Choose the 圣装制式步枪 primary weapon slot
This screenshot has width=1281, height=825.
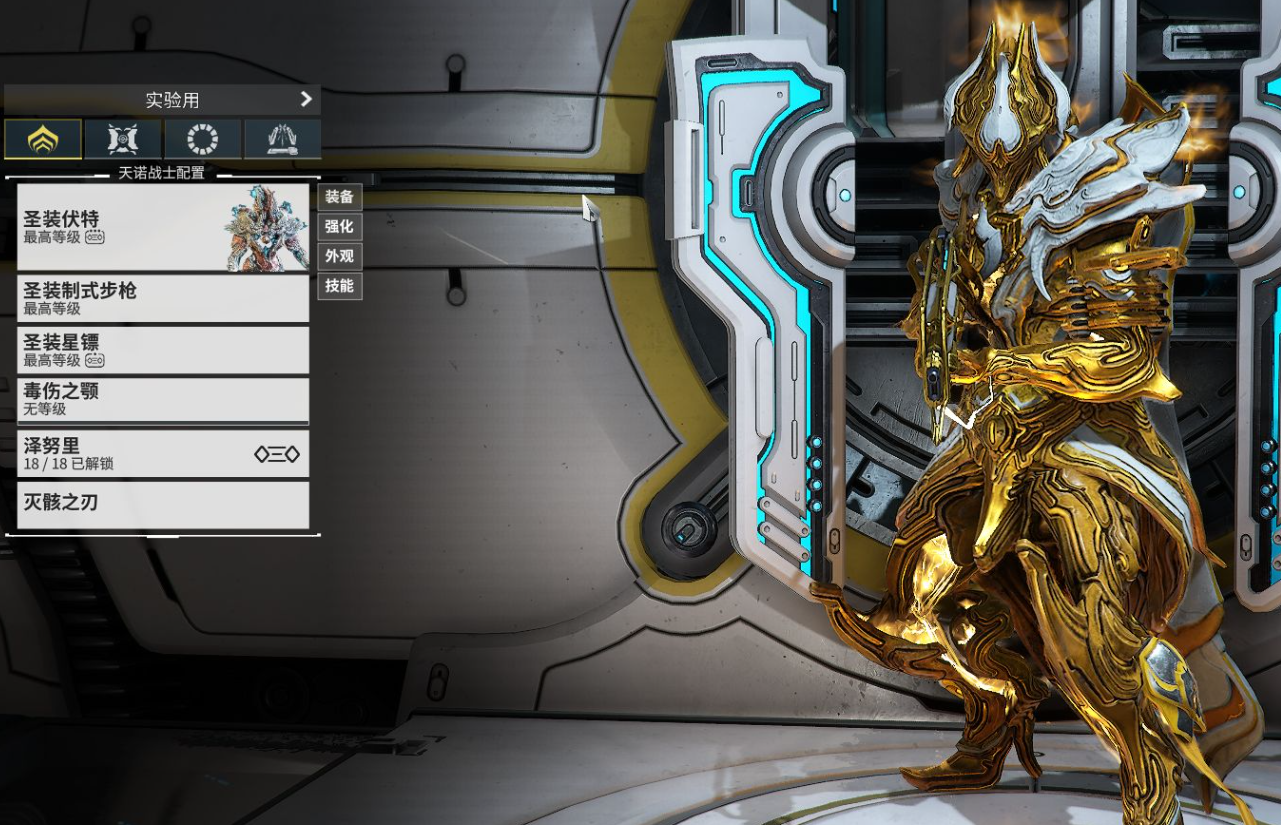pyautogui.click(x=163, y=298)
